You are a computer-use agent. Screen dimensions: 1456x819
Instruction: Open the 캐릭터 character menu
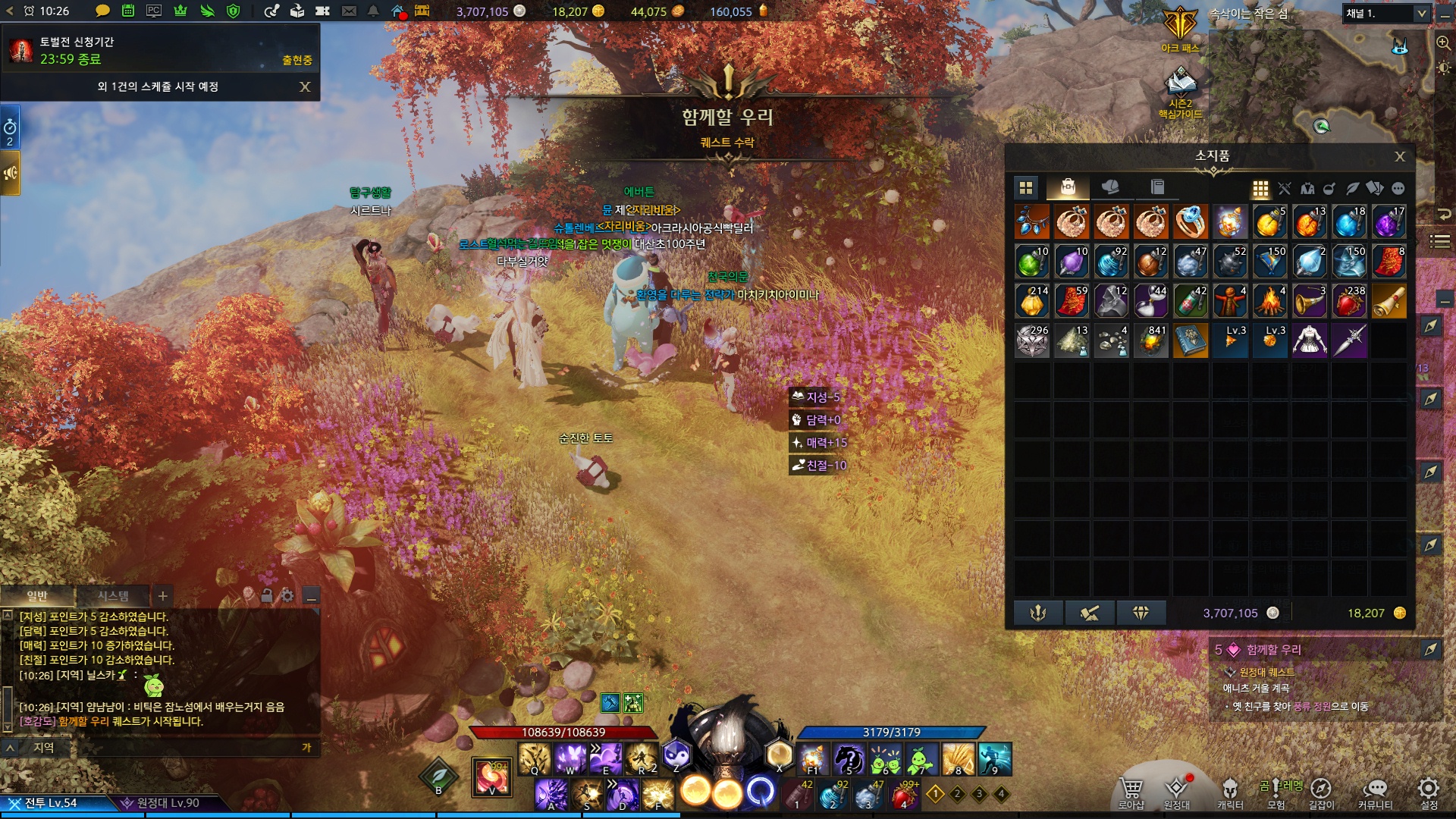[1230, 792]
